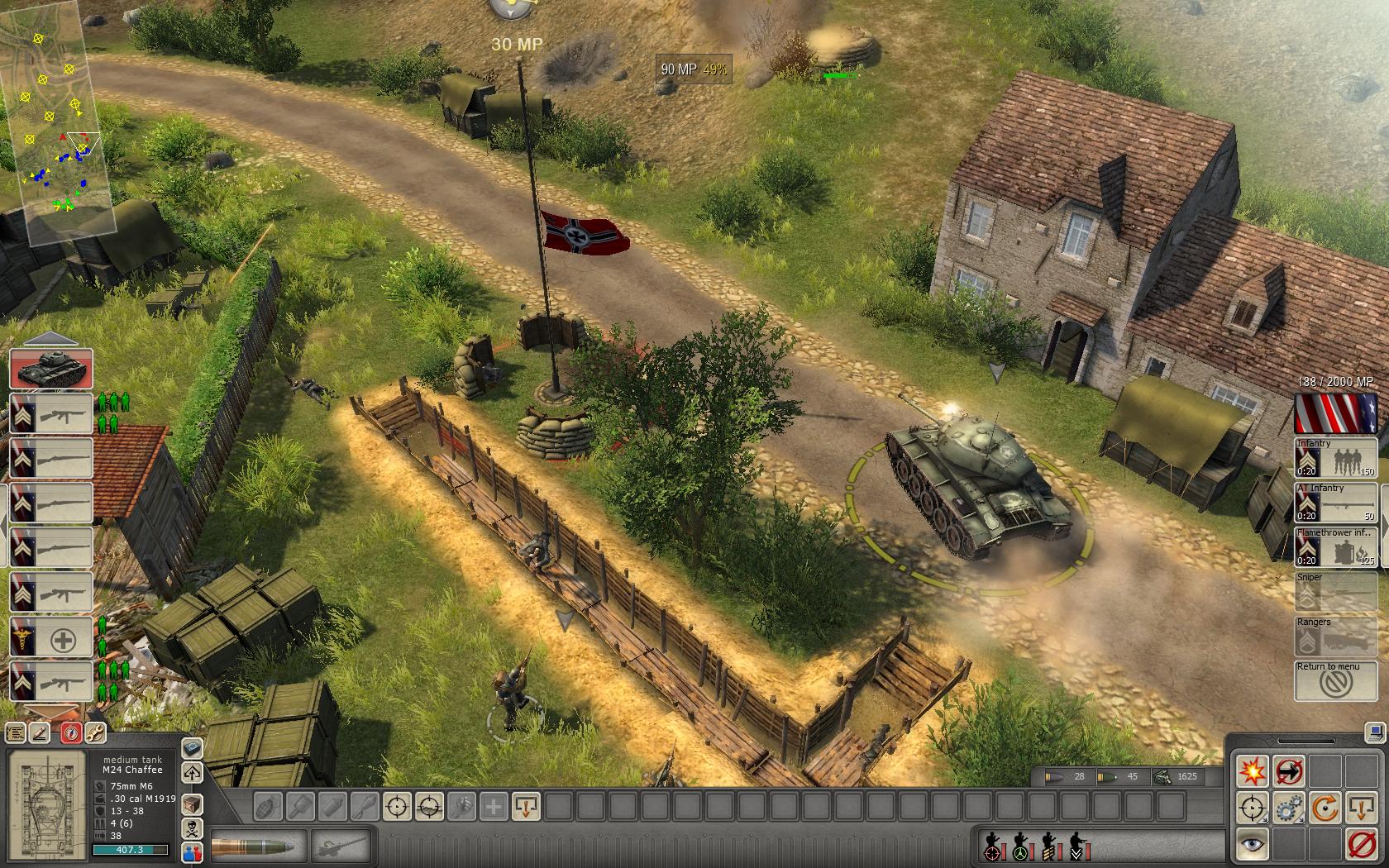
Task: Collapse the squad list with the top arrow
Action: pyautogui.click(x=51, y=339)
